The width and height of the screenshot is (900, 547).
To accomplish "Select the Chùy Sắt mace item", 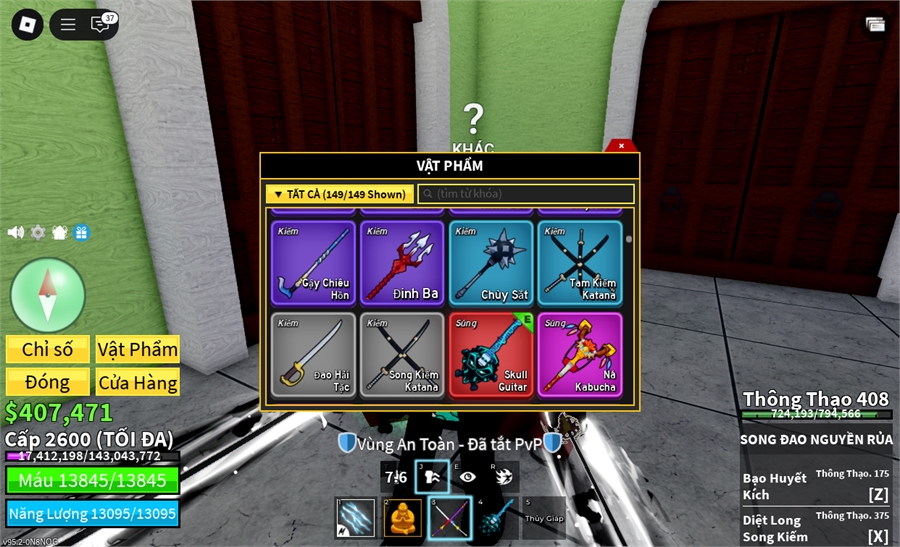I will [491, 263].
